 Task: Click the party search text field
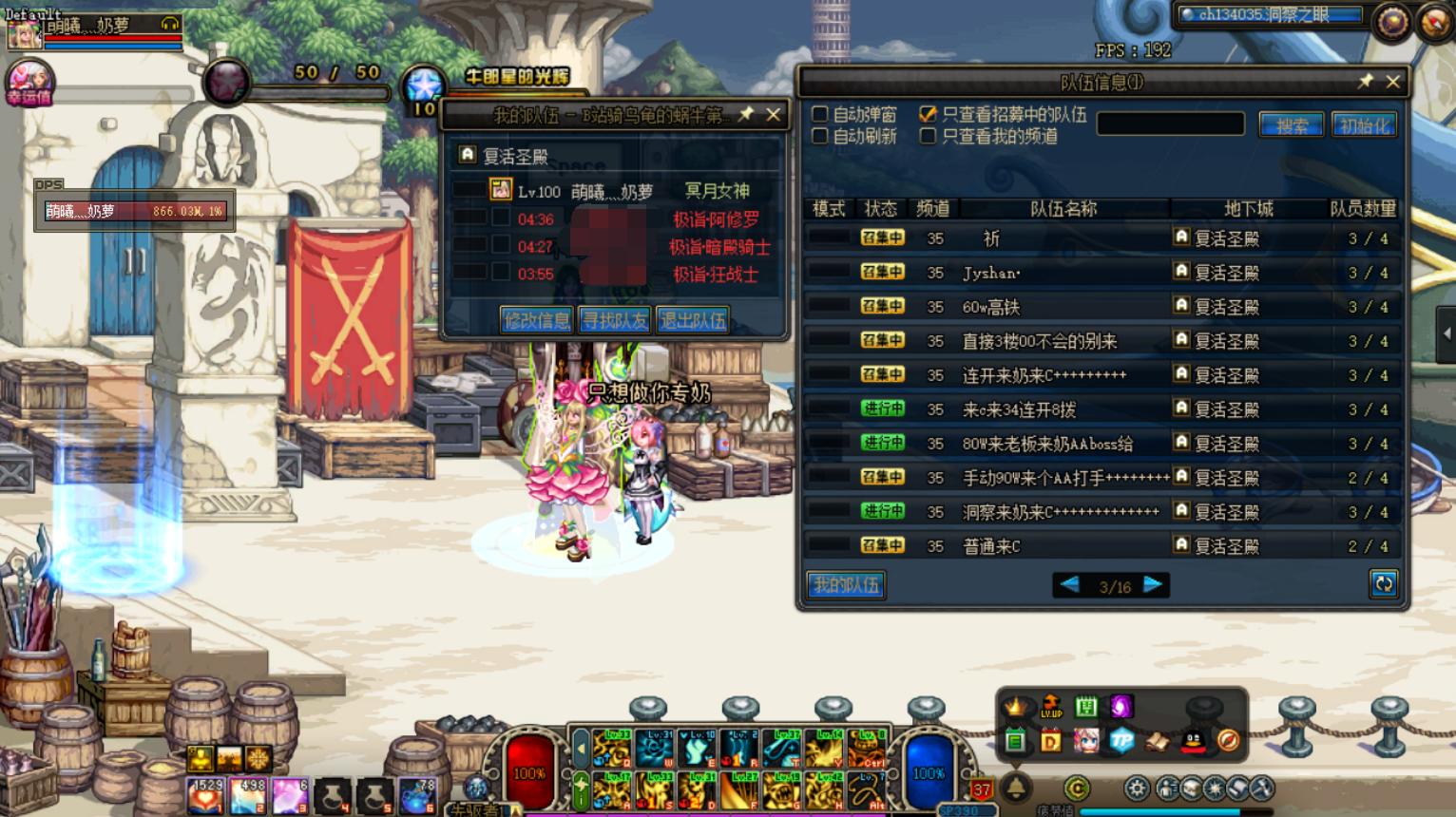(x=1170, y=124)
